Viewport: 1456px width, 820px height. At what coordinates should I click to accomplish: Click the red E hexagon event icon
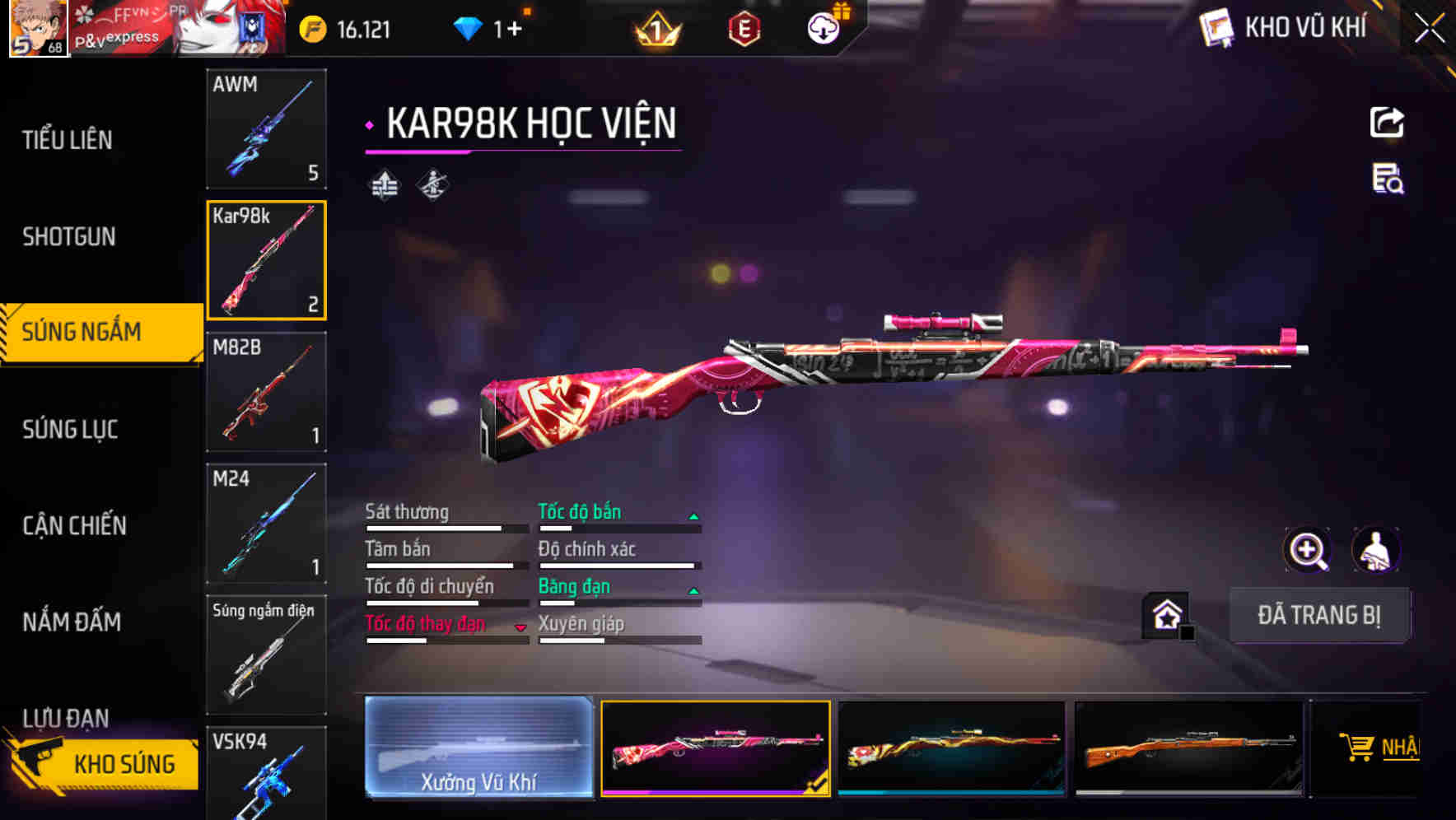(745, 29)
